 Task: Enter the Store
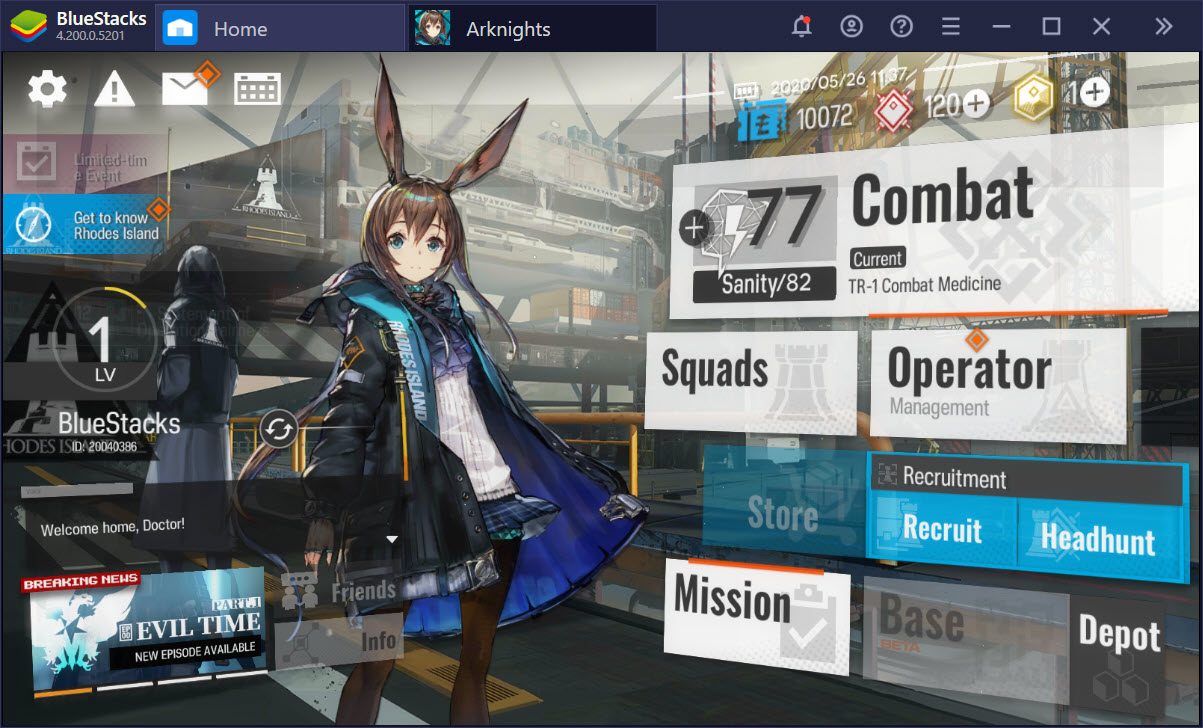point(783,515)
